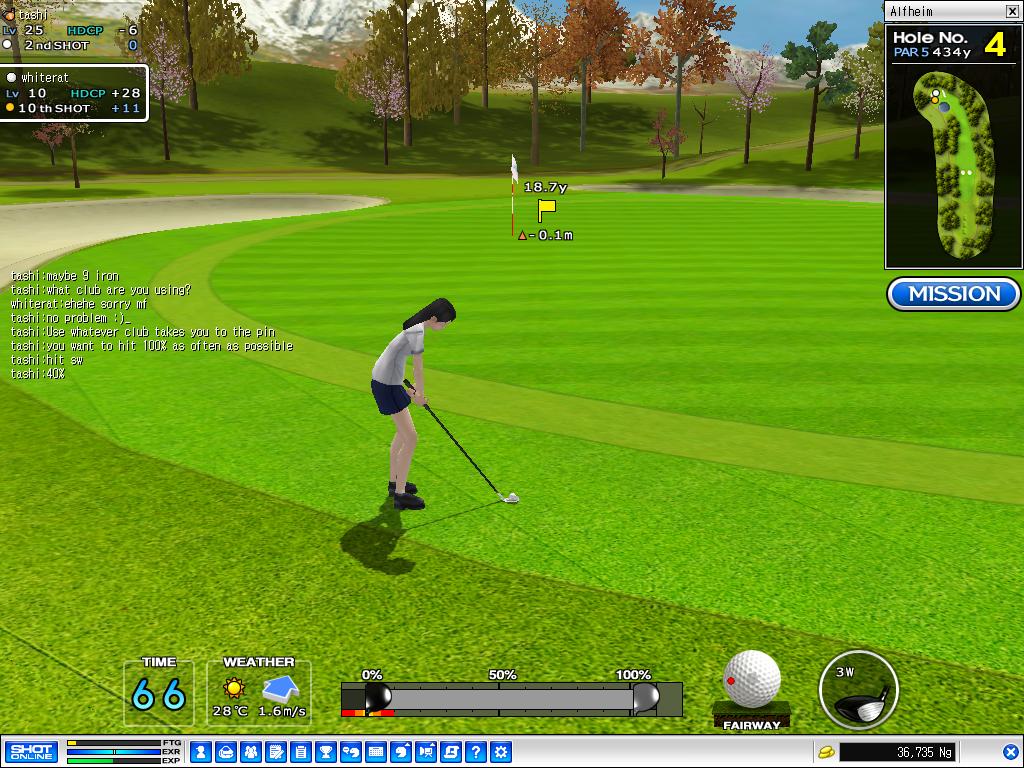Select the 3W club icon

[857, 690]
